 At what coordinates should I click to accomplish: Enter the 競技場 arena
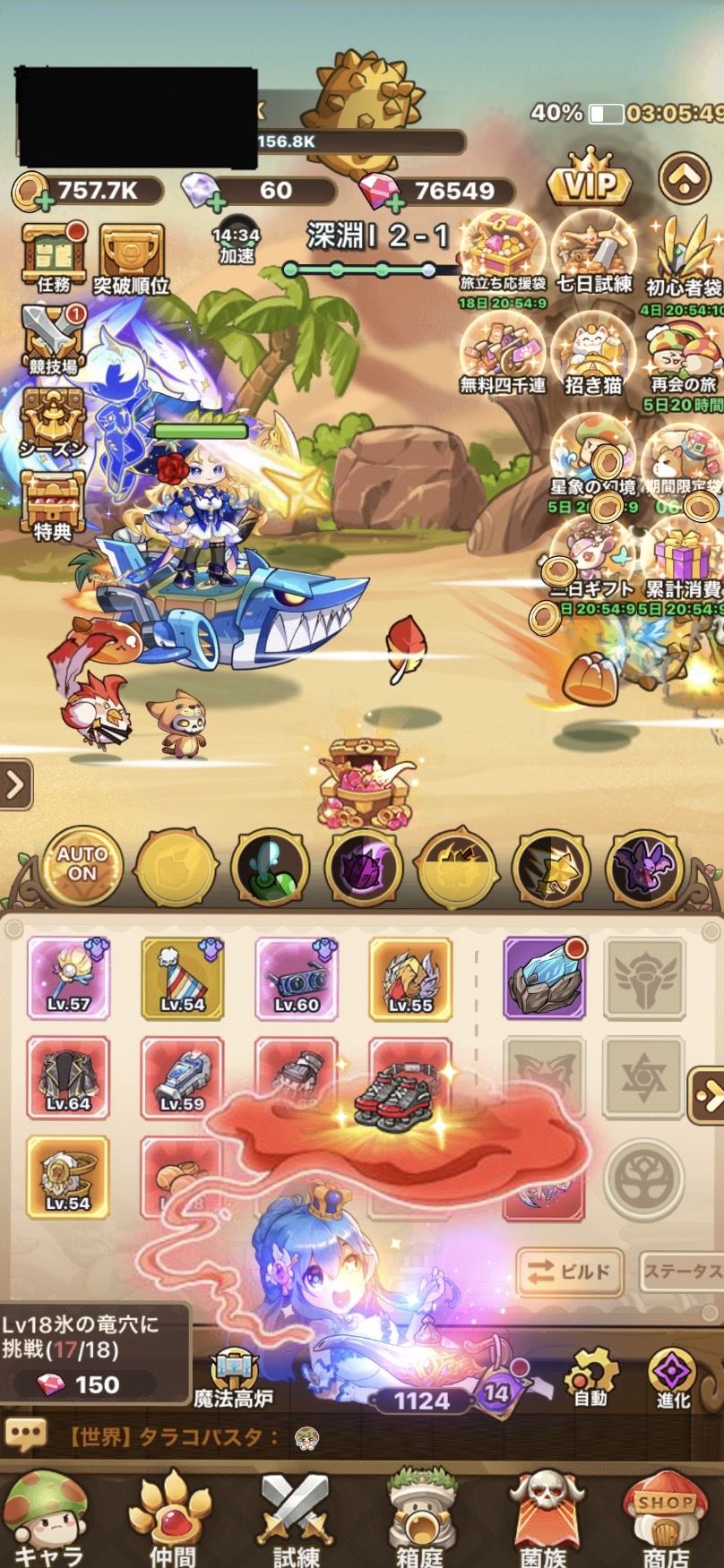[x=54, y=338]
